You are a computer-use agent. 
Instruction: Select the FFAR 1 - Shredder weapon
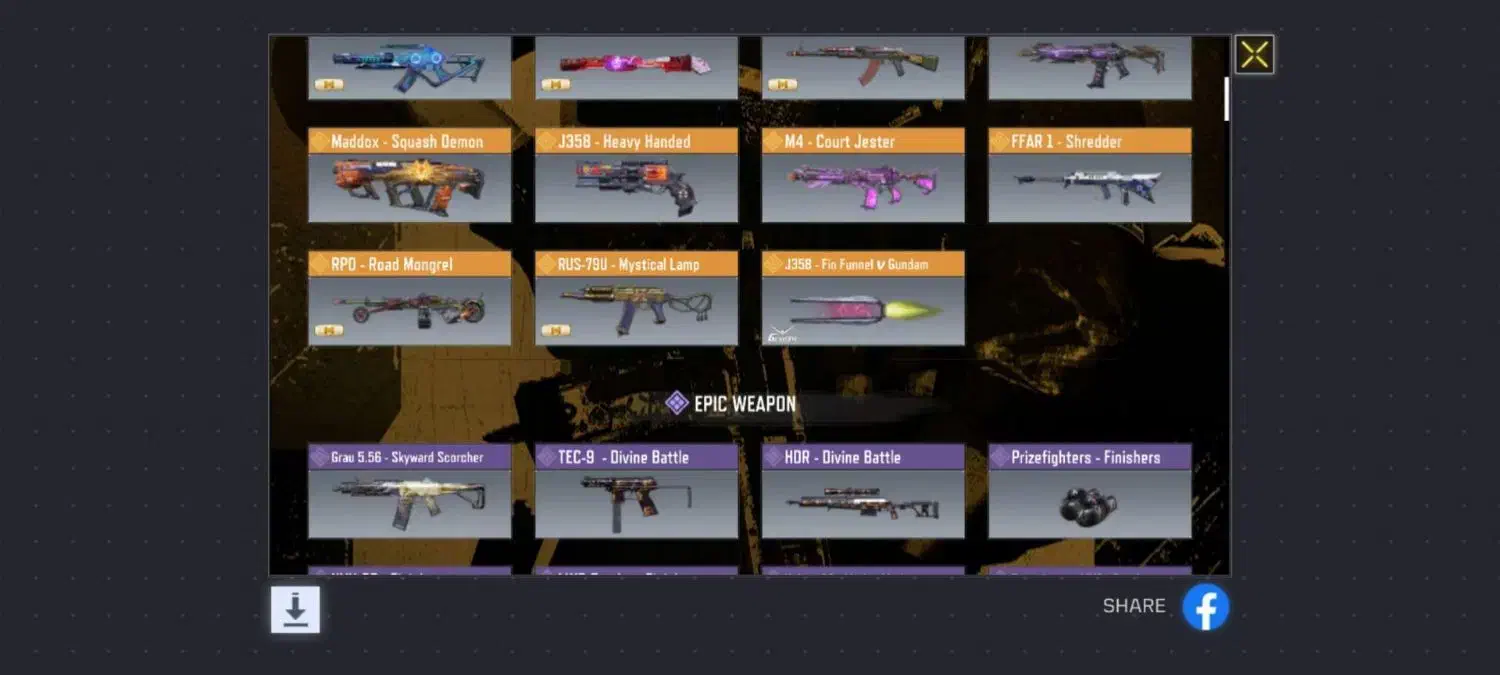point(1090,176)
